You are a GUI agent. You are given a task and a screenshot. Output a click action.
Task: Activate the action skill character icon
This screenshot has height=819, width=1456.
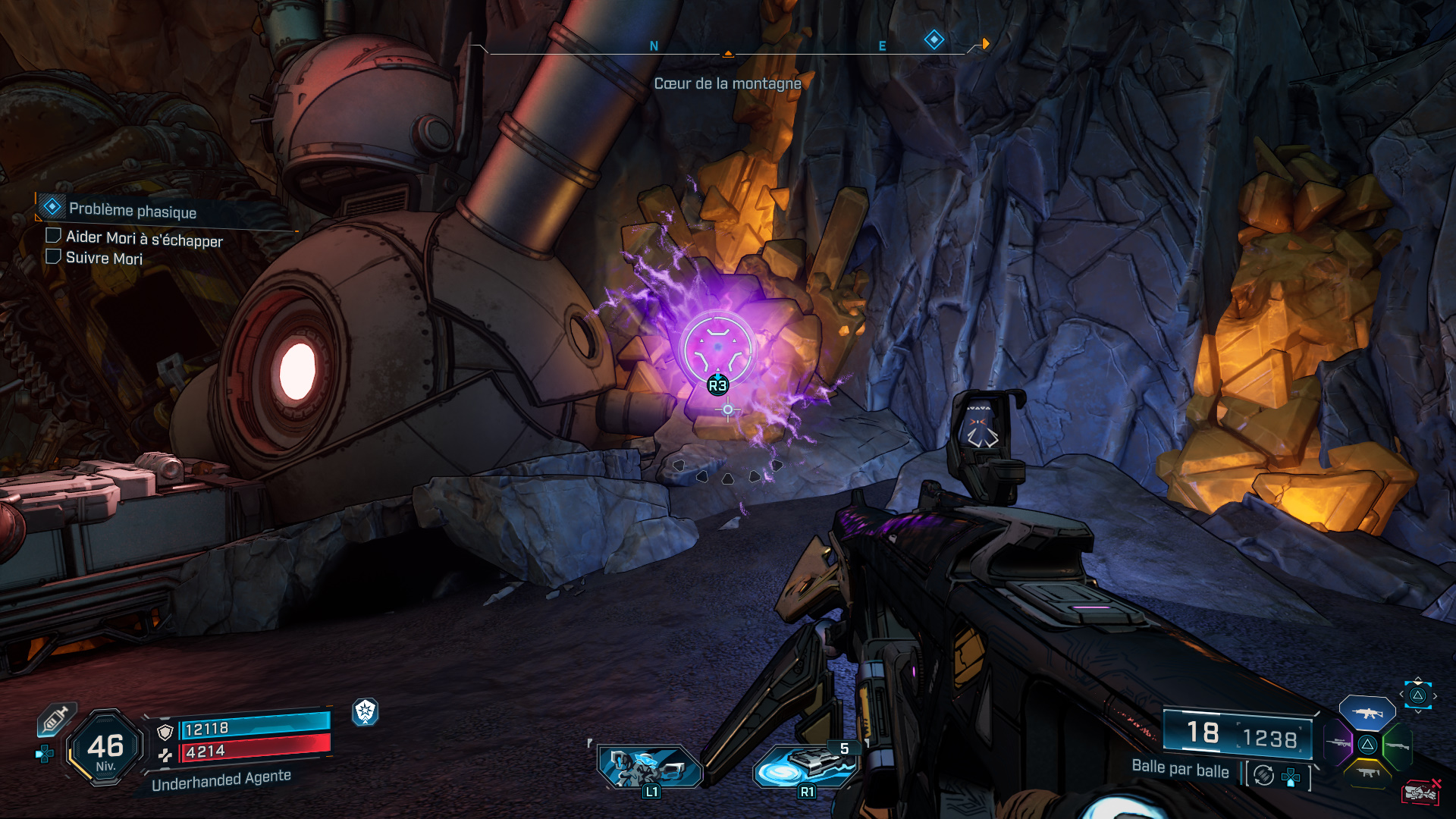[x=651, y=766]
